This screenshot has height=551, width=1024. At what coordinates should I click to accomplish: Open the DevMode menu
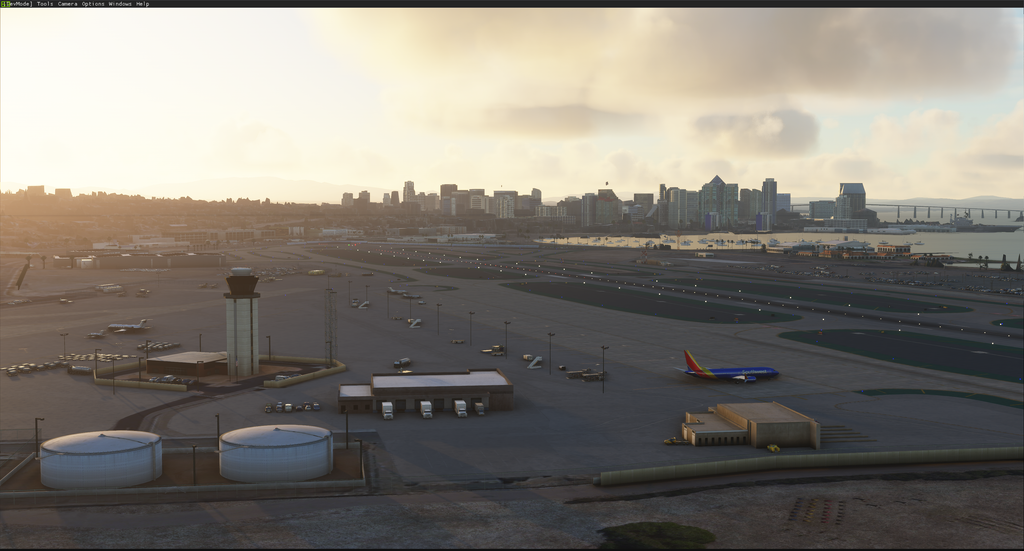coord(17,4)
